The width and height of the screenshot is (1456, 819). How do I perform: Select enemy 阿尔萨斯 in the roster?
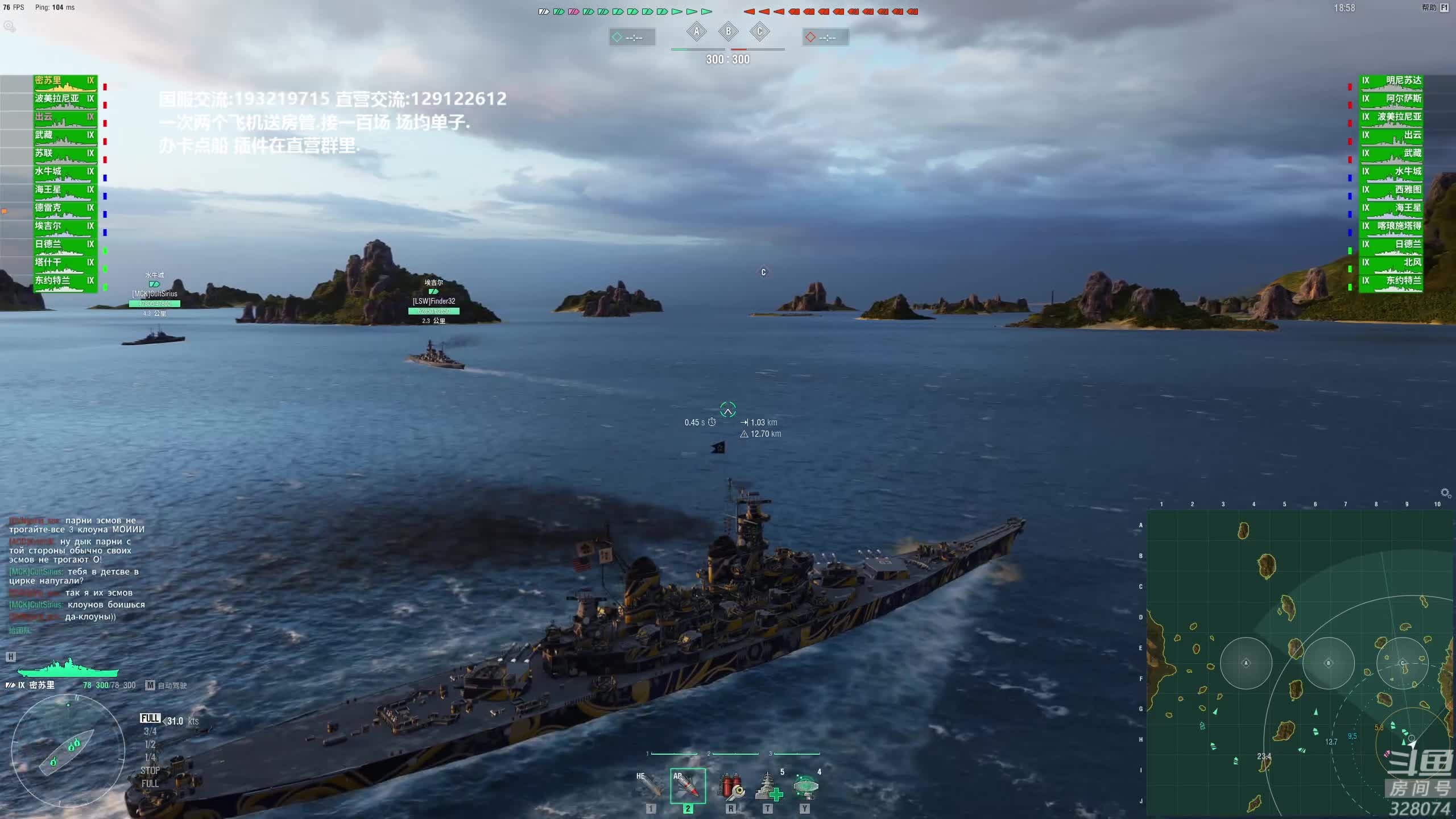1391,100
